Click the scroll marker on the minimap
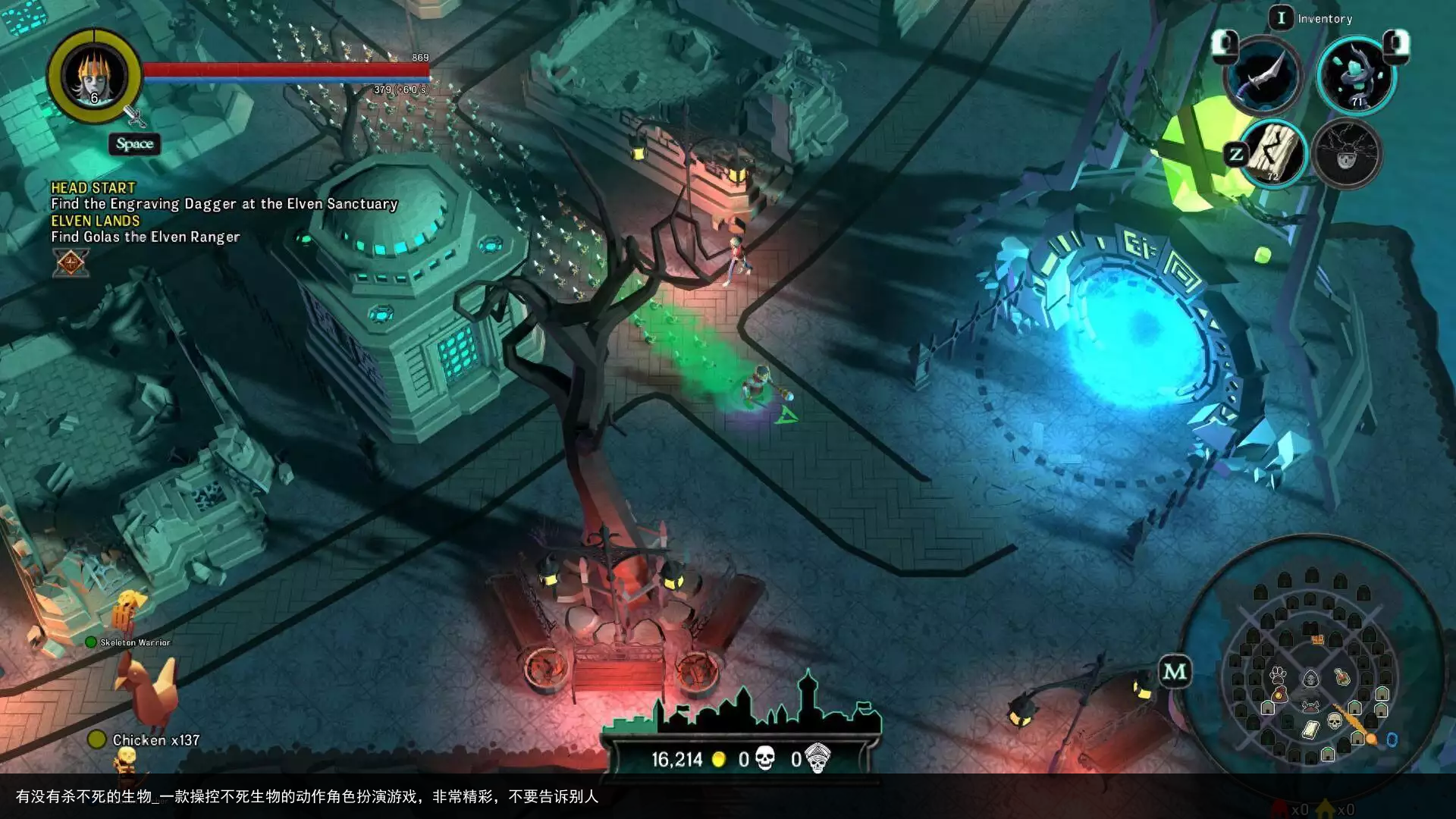This screenshot has height=819, width=1456. (1310, 730)
